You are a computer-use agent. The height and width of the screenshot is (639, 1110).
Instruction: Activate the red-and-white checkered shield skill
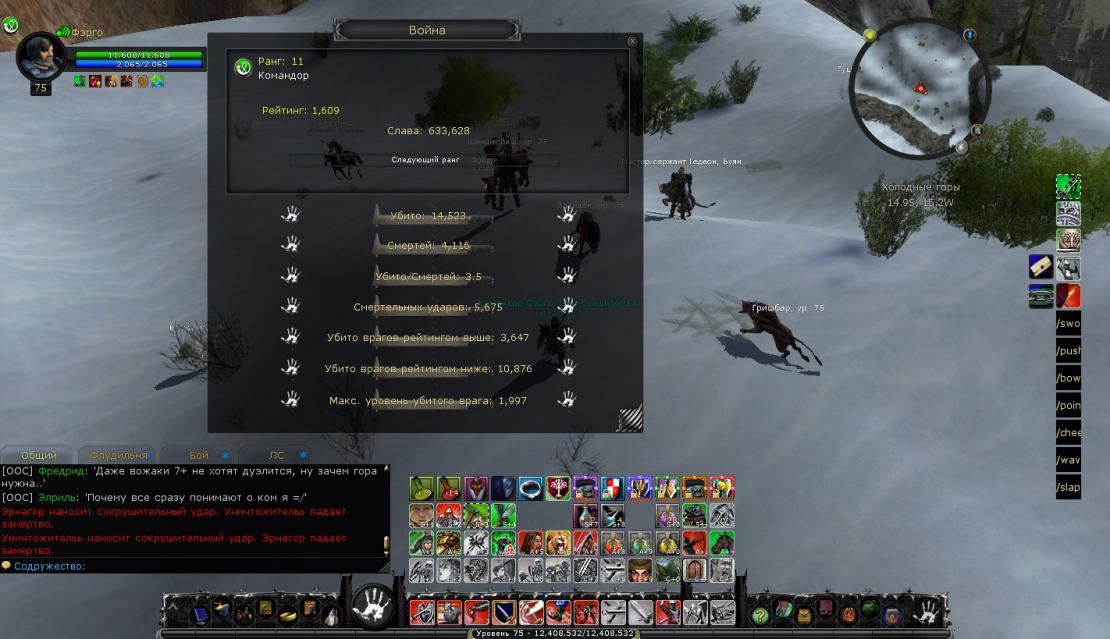(611, 489)
